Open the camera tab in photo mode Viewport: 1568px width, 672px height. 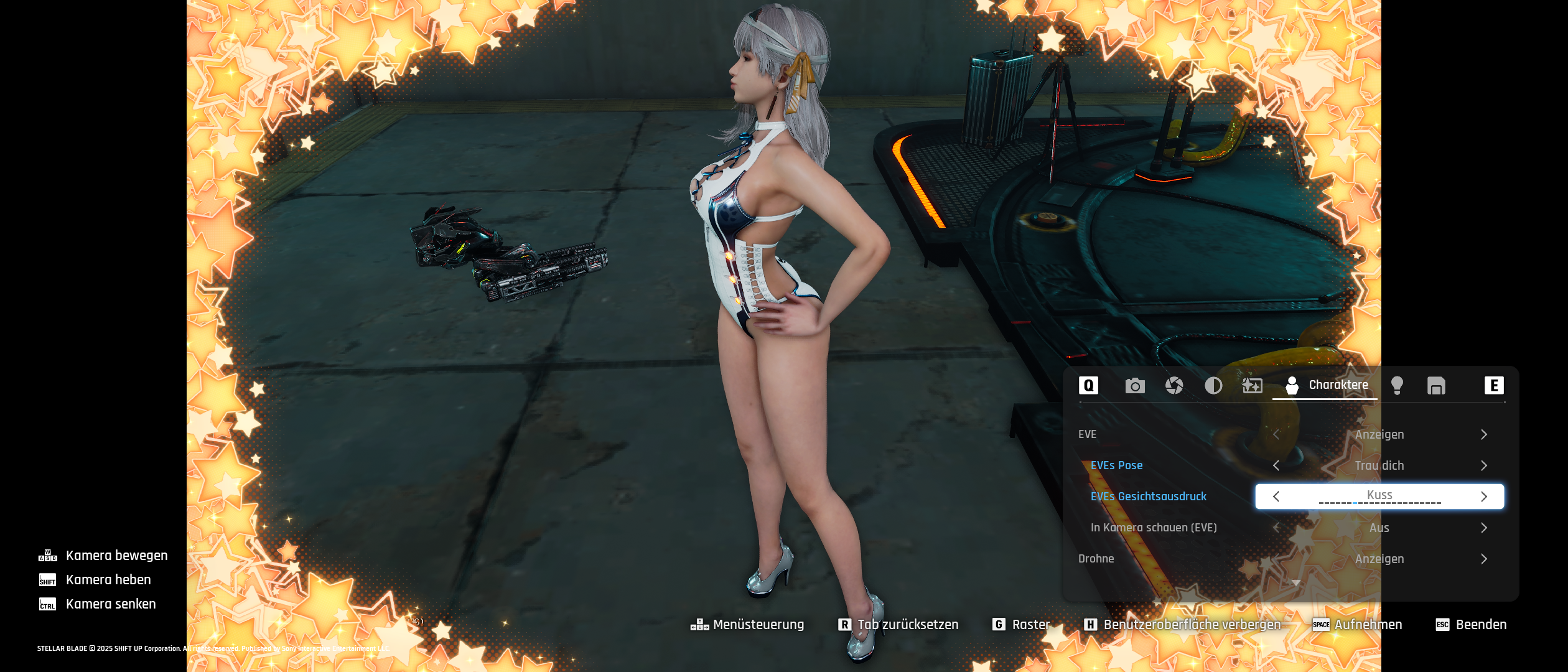tap(1135, 386)
